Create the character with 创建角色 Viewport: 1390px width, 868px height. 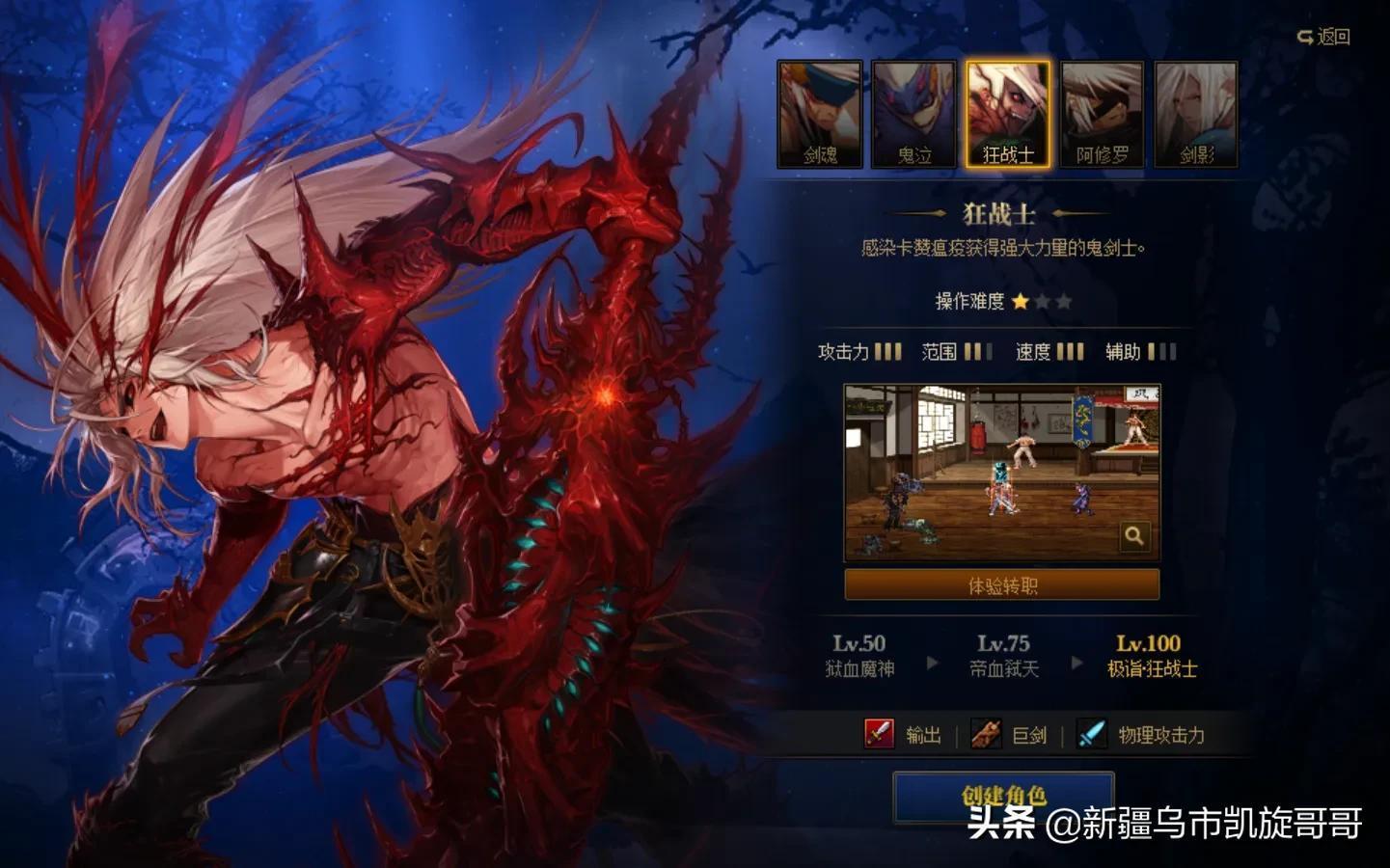[1003, 797]
